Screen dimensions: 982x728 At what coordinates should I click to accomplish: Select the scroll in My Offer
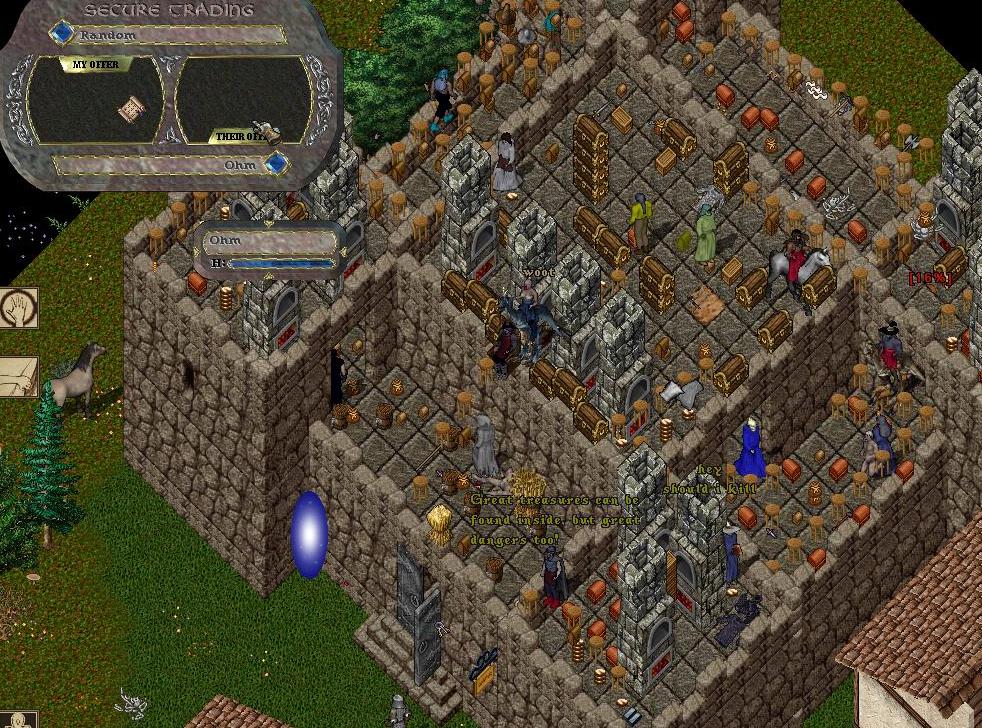(x=129, y=109)
